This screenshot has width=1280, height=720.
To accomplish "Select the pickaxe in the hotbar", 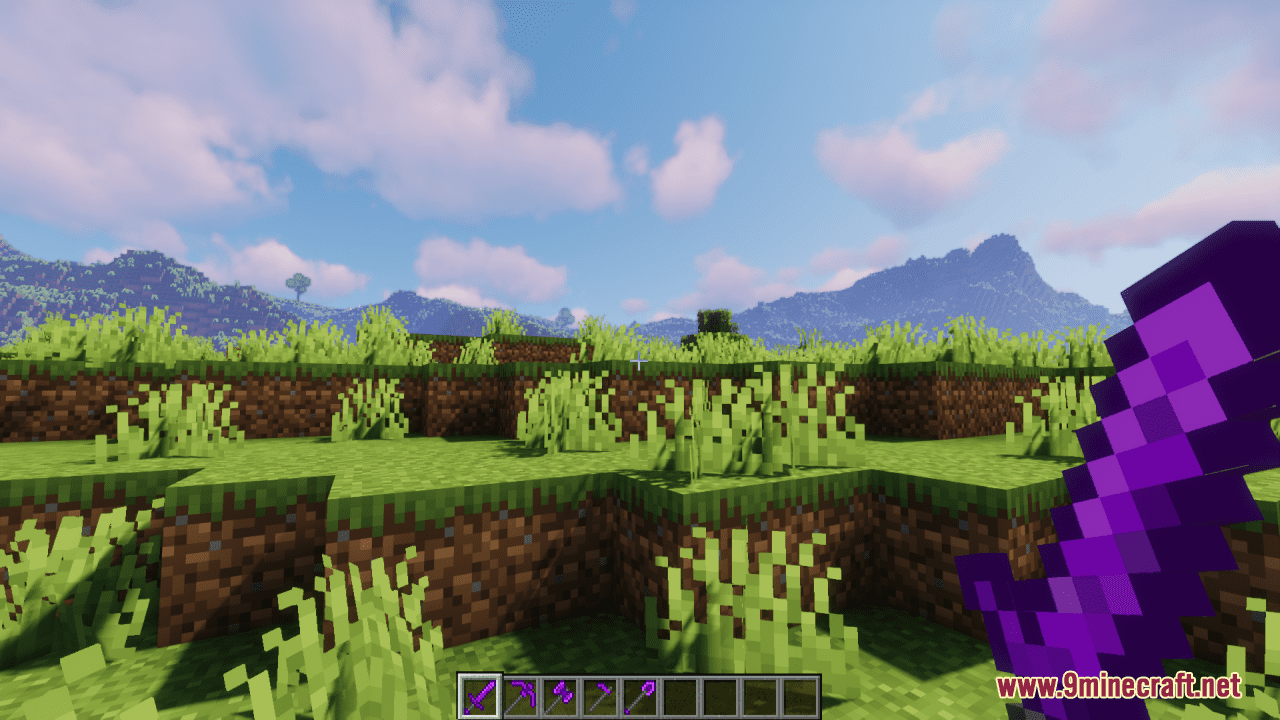I will [520, 692].
